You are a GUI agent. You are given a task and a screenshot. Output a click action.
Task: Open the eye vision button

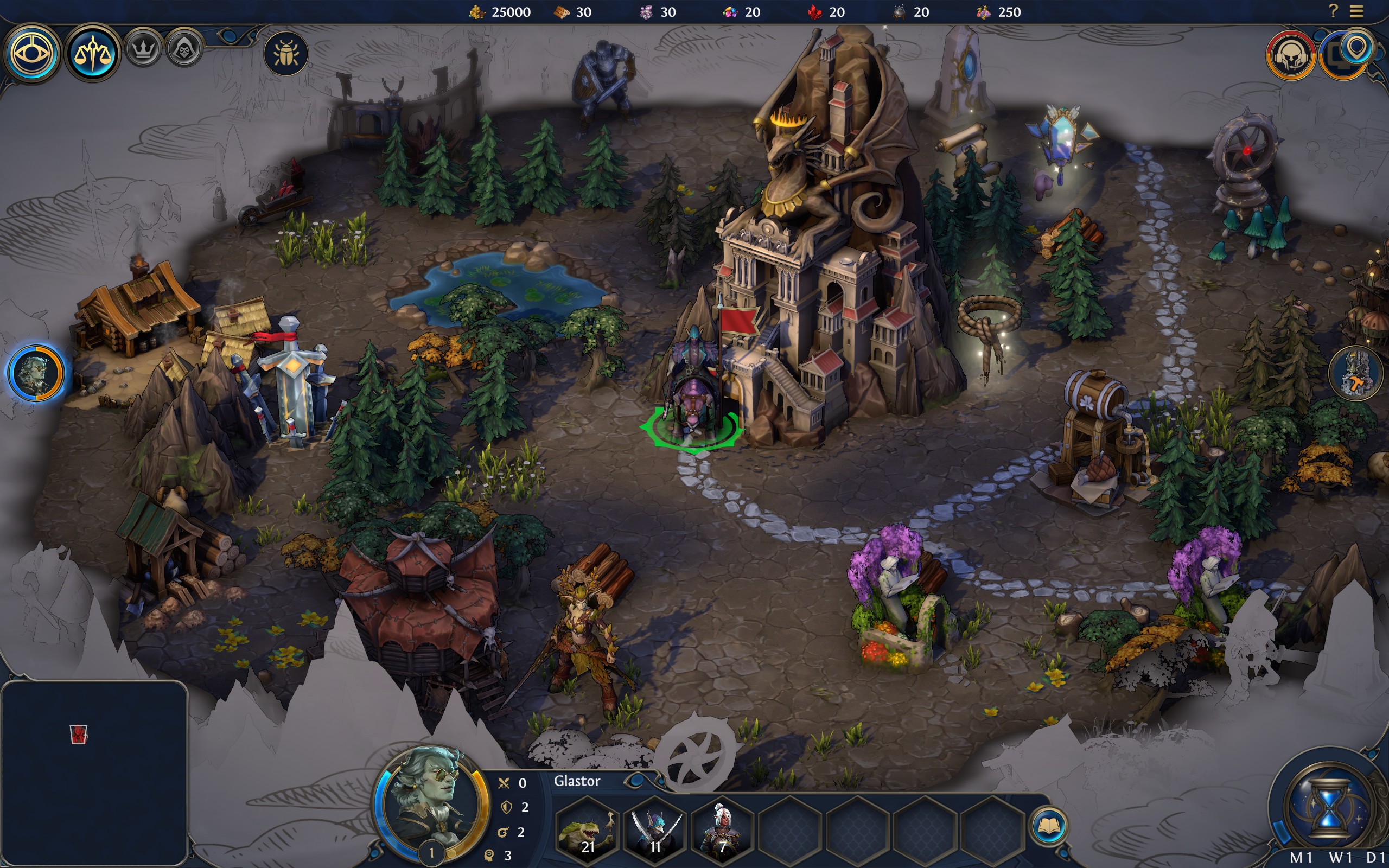coord(32,53)
